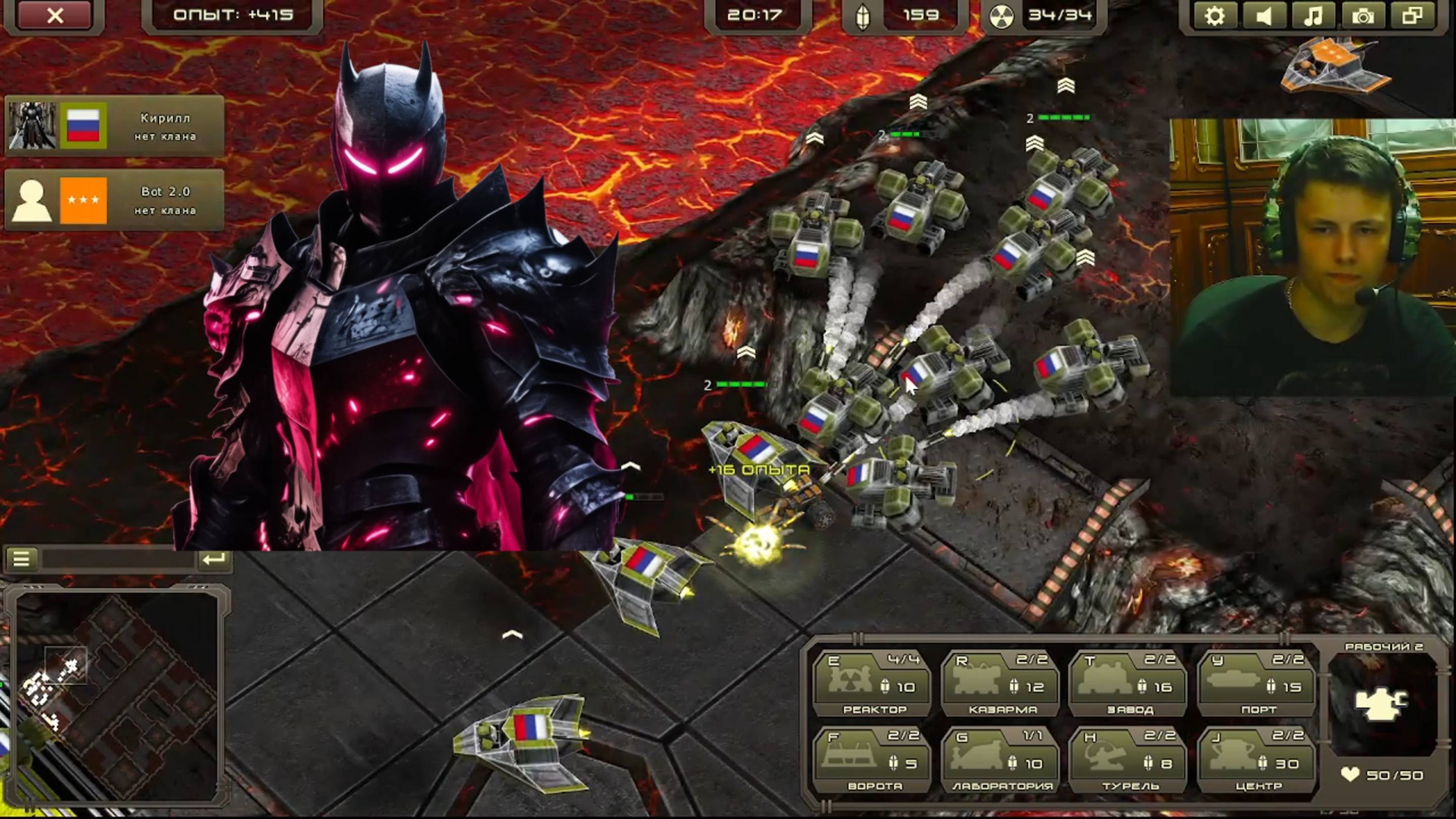Build Ворота (gates)
The height and width of the screenshot is (819, 1456).
pyautogui.click(x=872, y=760)
